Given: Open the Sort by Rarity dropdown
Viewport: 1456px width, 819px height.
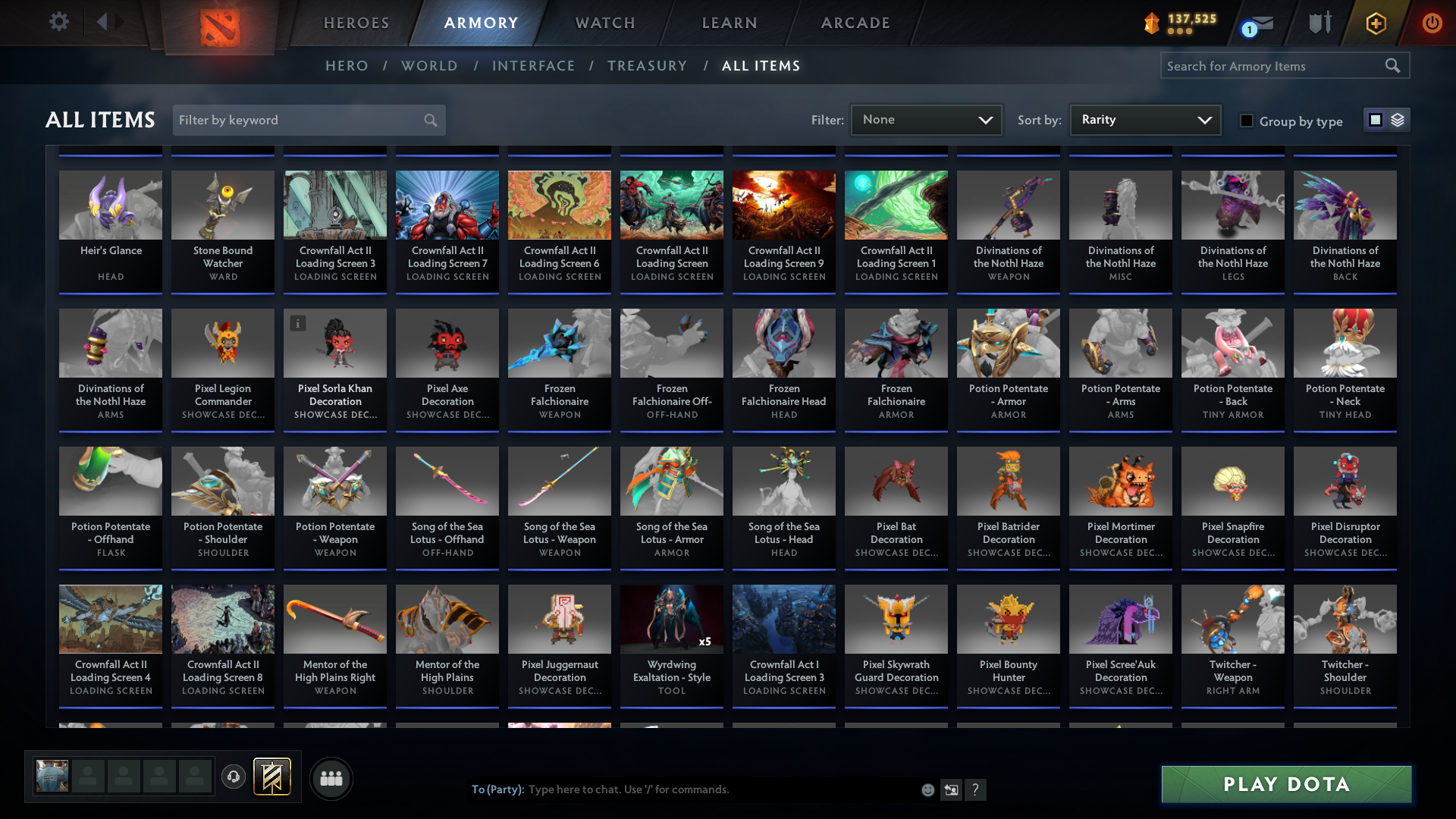Looking at the screenshot, I should 1144,120.
